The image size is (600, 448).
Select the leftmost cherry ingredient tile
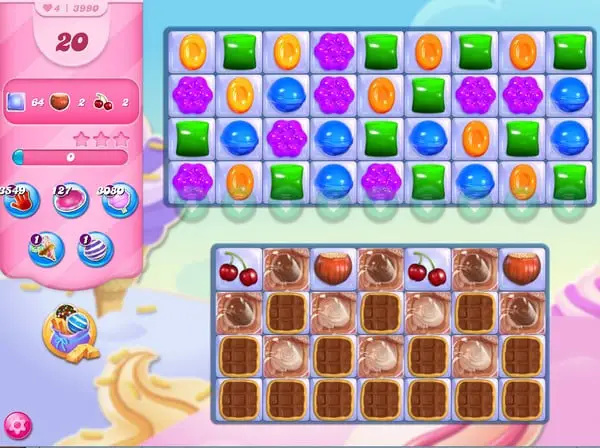tap(238, 268)
